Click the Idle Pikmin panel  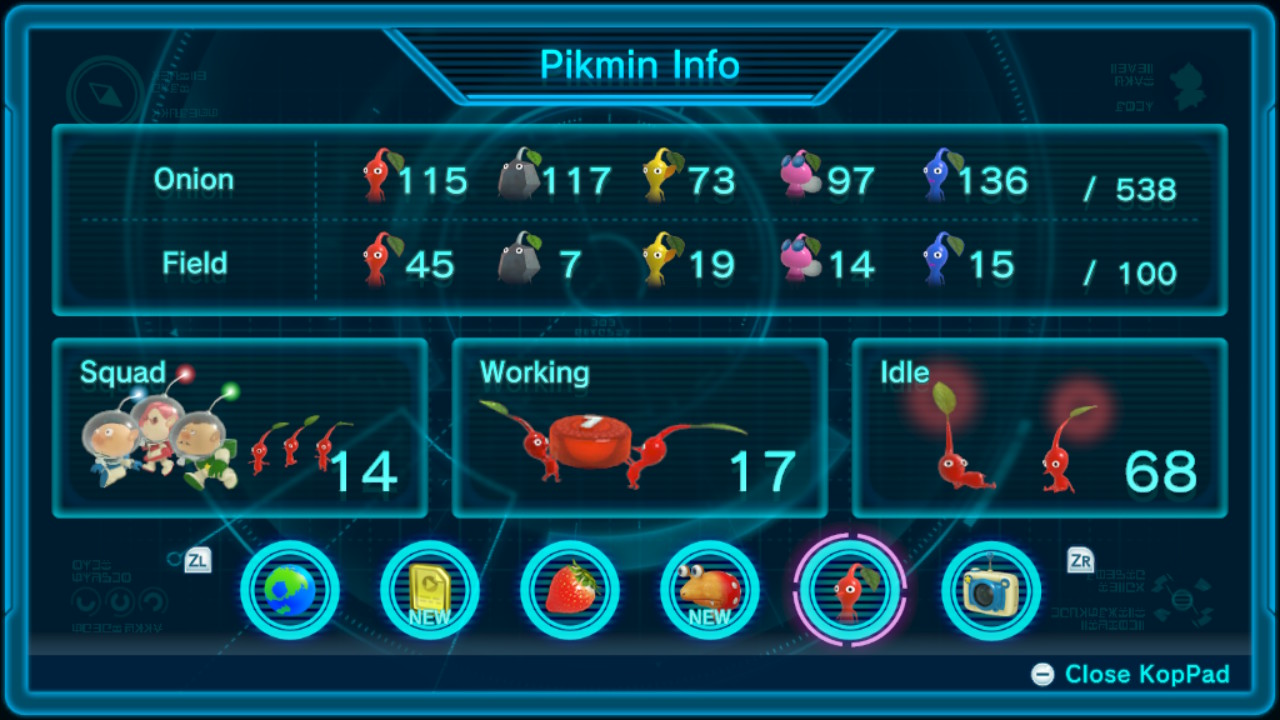point(1039,428)
